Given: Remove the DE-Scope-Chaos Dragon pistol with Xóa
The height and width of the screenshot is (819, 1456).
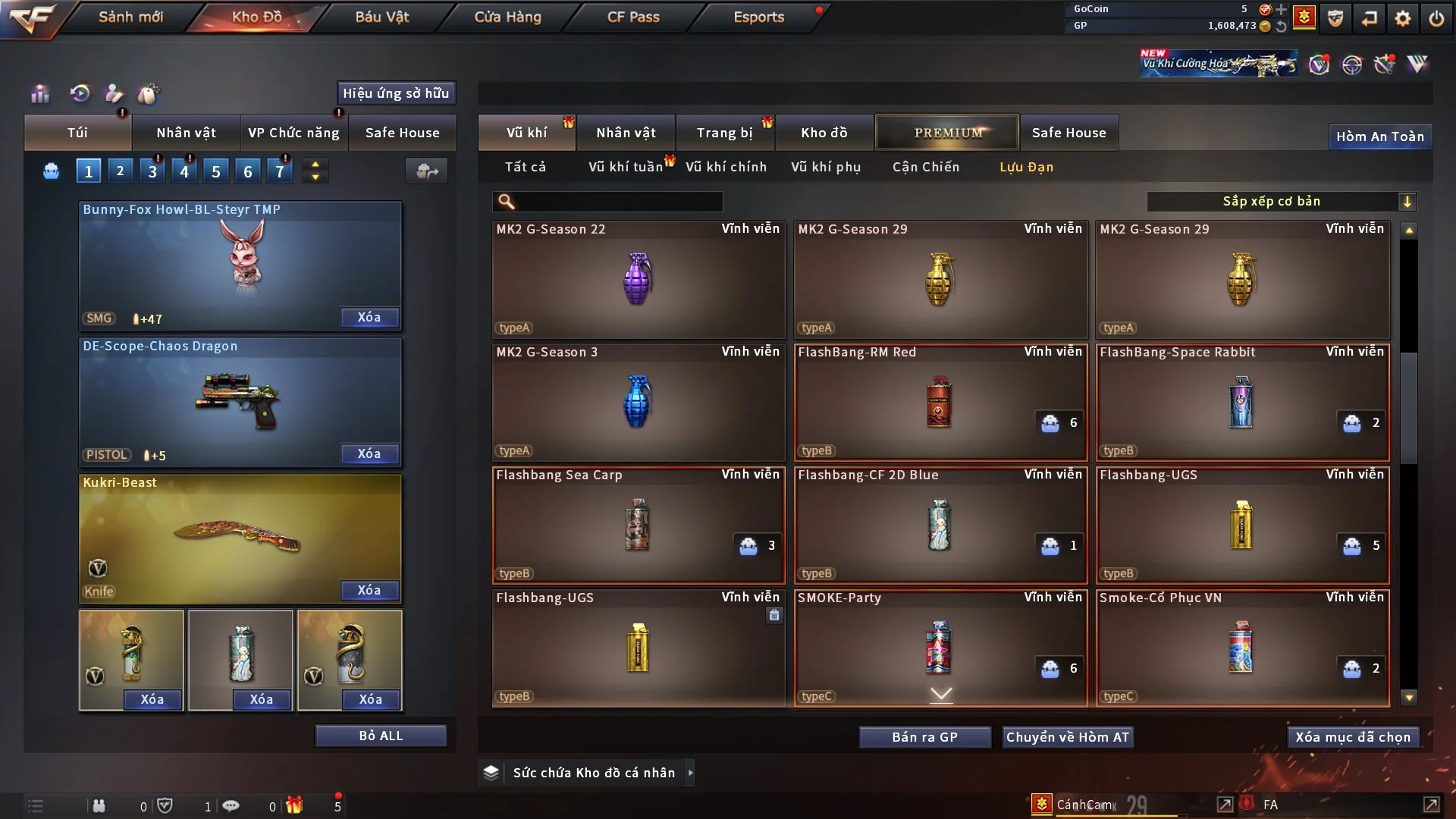Looking at the screenshot, I should click(369, 453).
